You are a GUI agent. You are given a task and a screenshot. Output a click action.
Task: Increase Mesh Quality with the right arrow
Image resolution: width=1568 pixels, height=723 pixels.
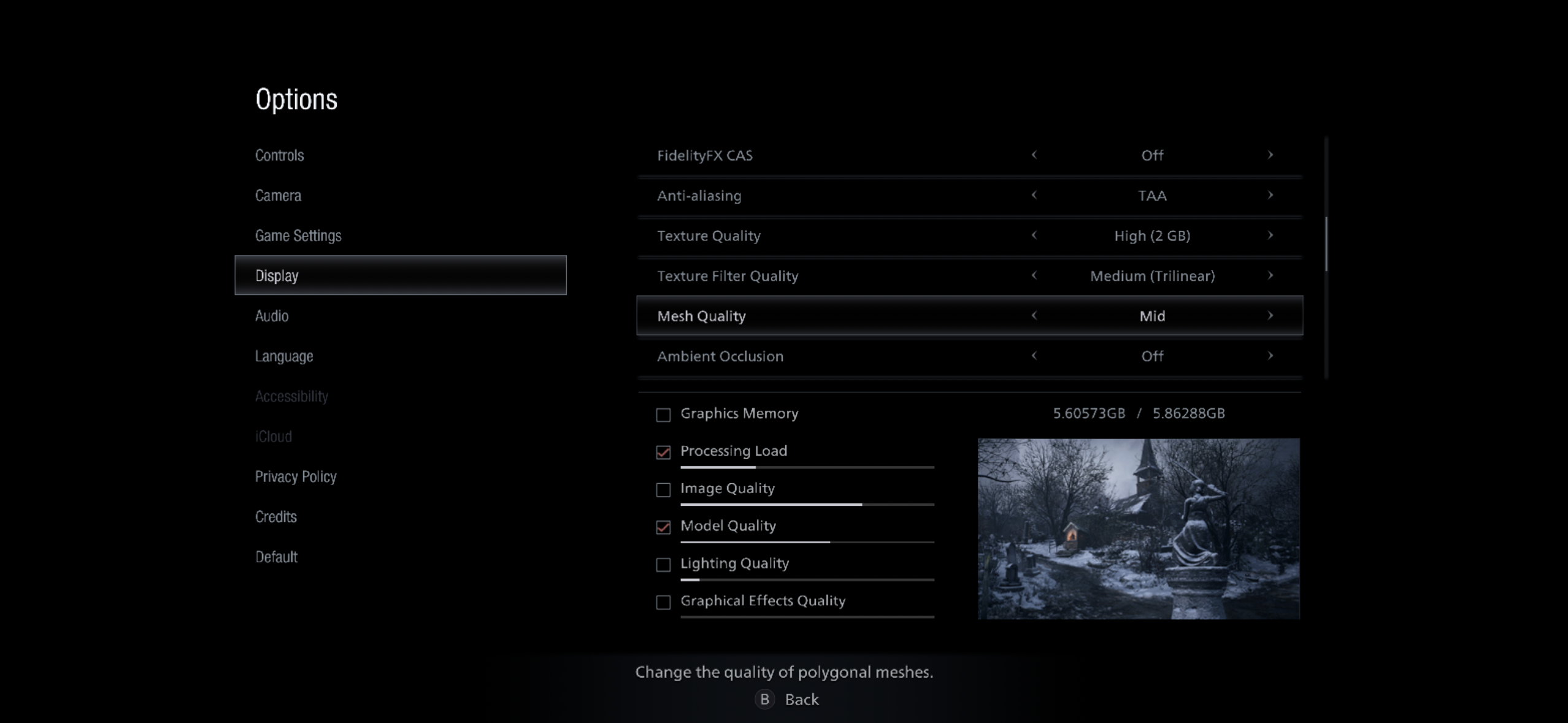[1270, 316]
